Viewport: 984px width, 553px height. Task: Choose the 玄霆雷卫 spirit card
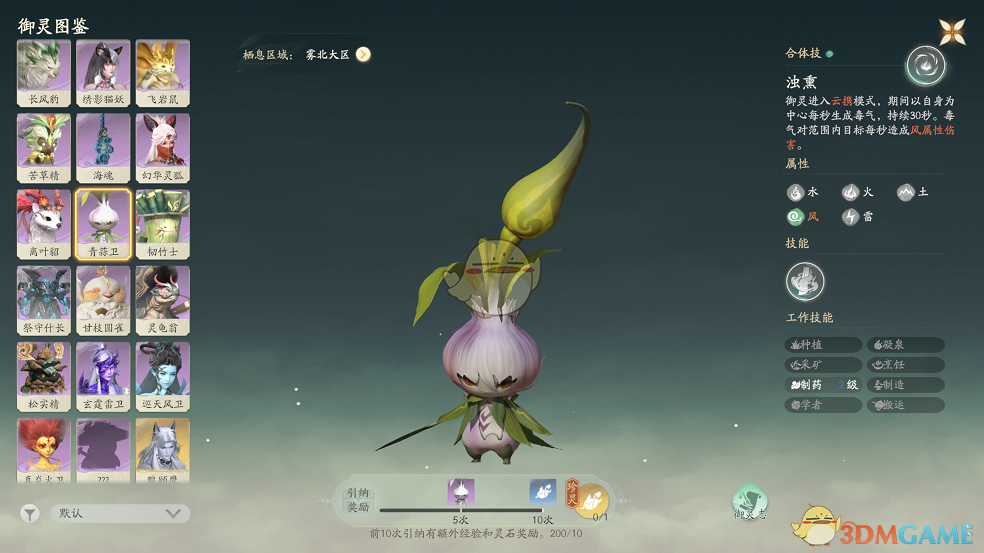[x=103, y=376]
